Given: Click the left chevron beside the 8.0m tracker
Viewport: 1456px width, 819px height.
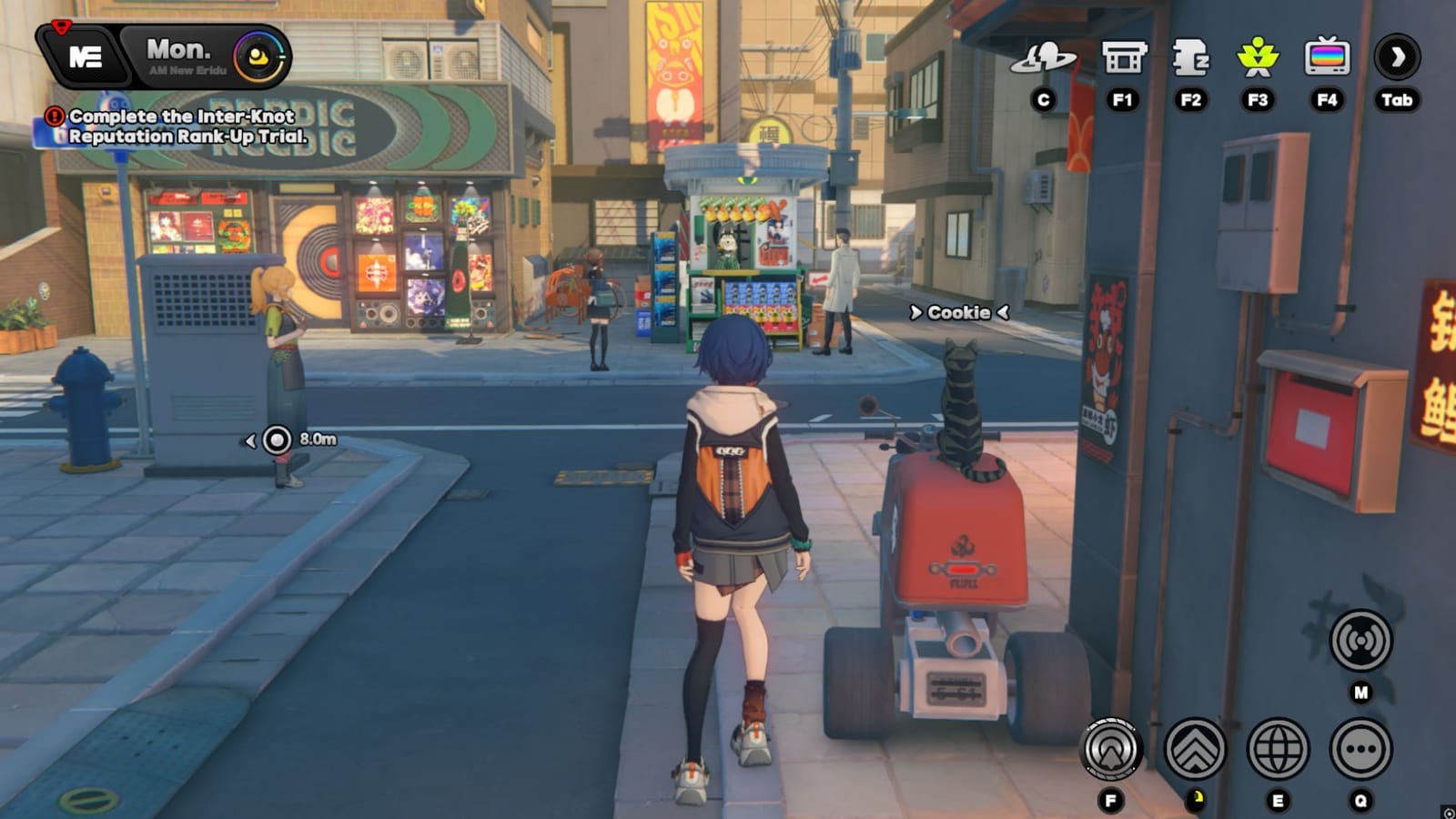Looking at the screenshot, I should 252,440.
